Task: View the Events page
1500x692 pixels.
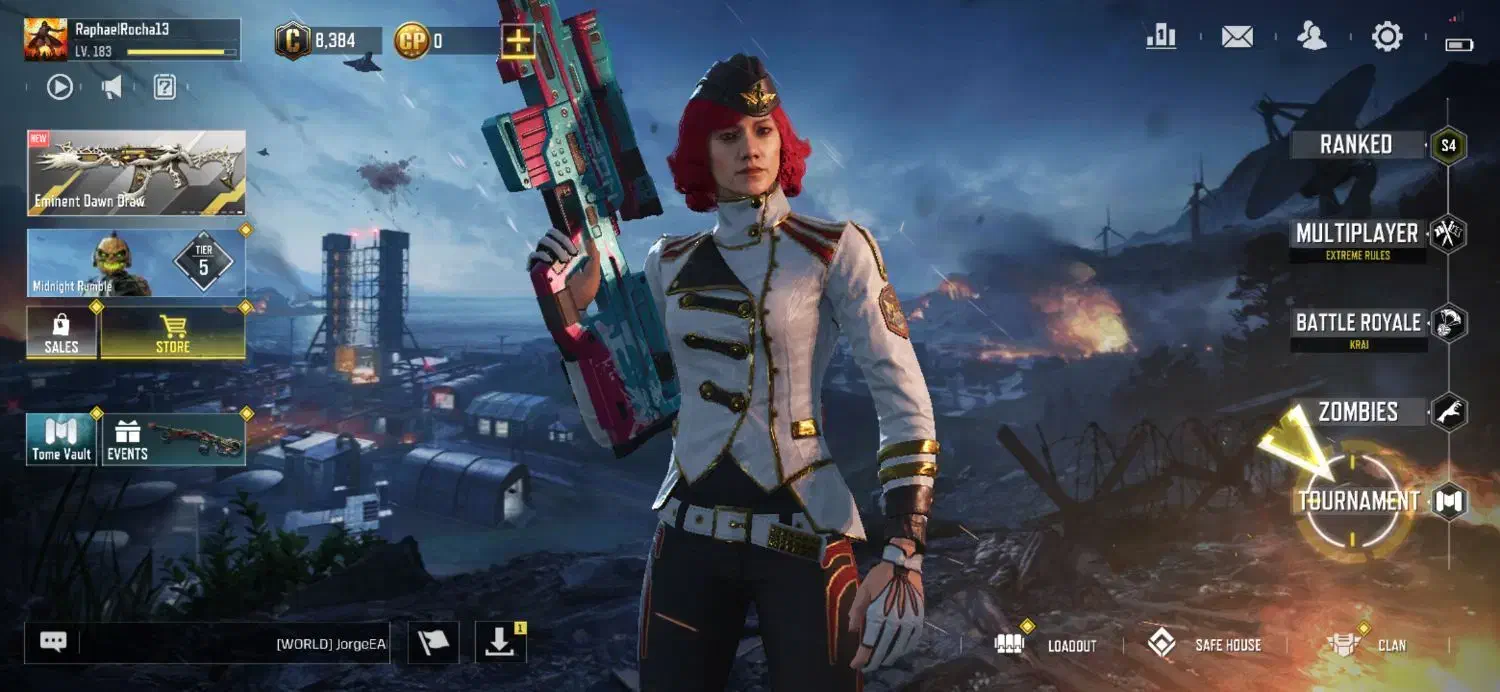Action: [x=173, y=440]
